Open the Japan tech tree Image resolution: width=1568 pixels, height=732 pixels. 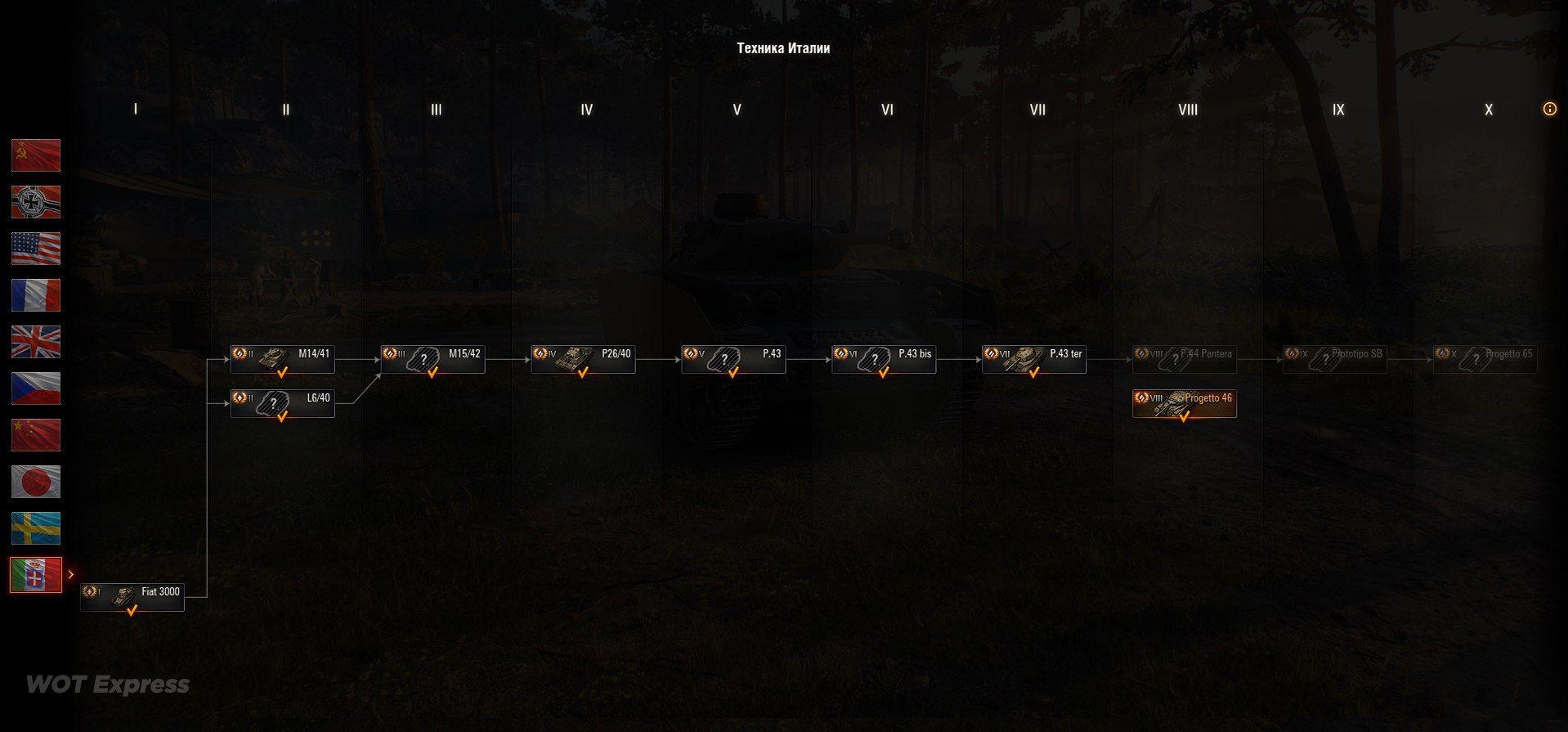[36, 482]
